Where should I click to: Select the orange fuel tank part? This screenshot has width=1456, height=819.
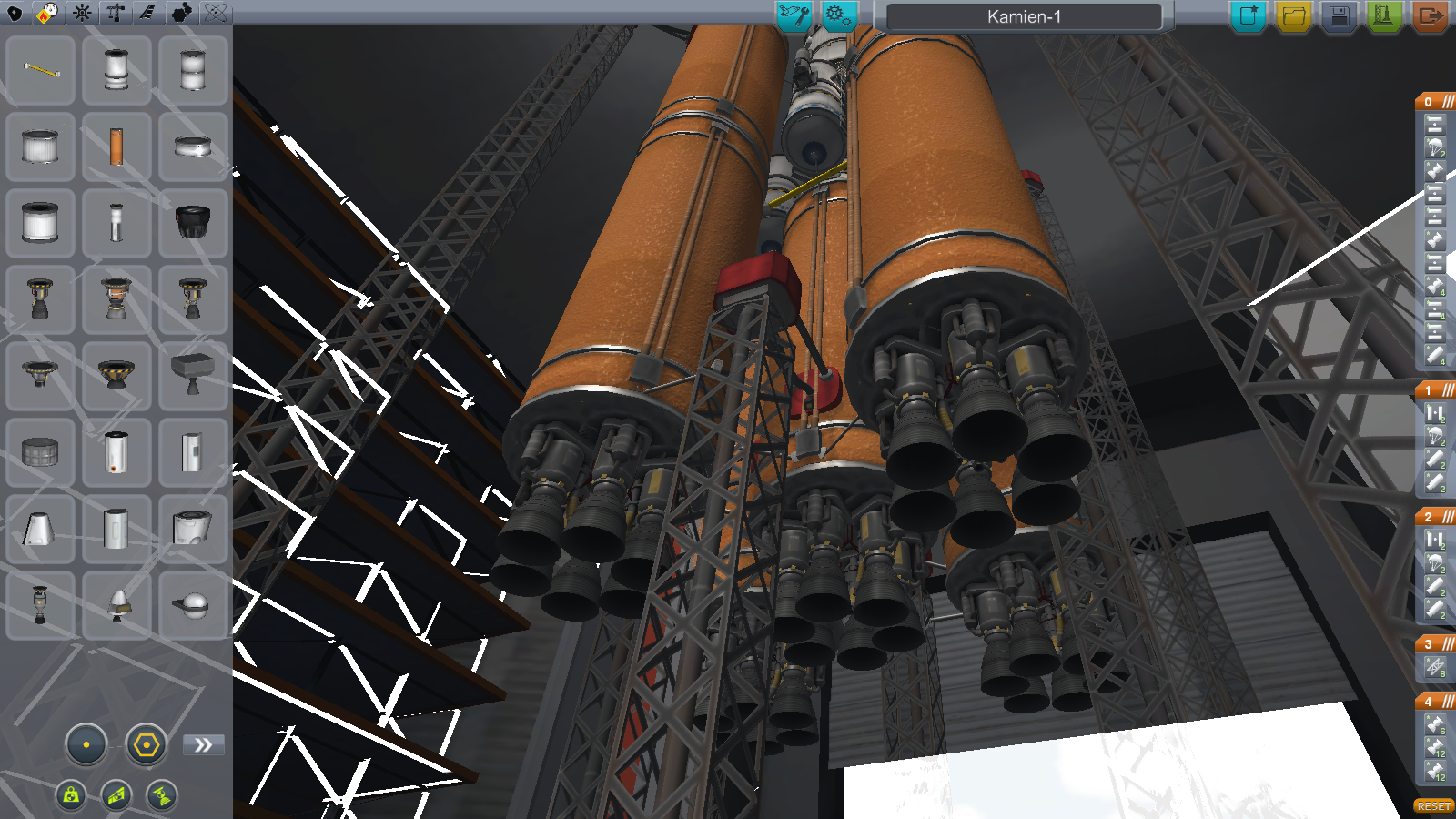click(x=116, y=147)
